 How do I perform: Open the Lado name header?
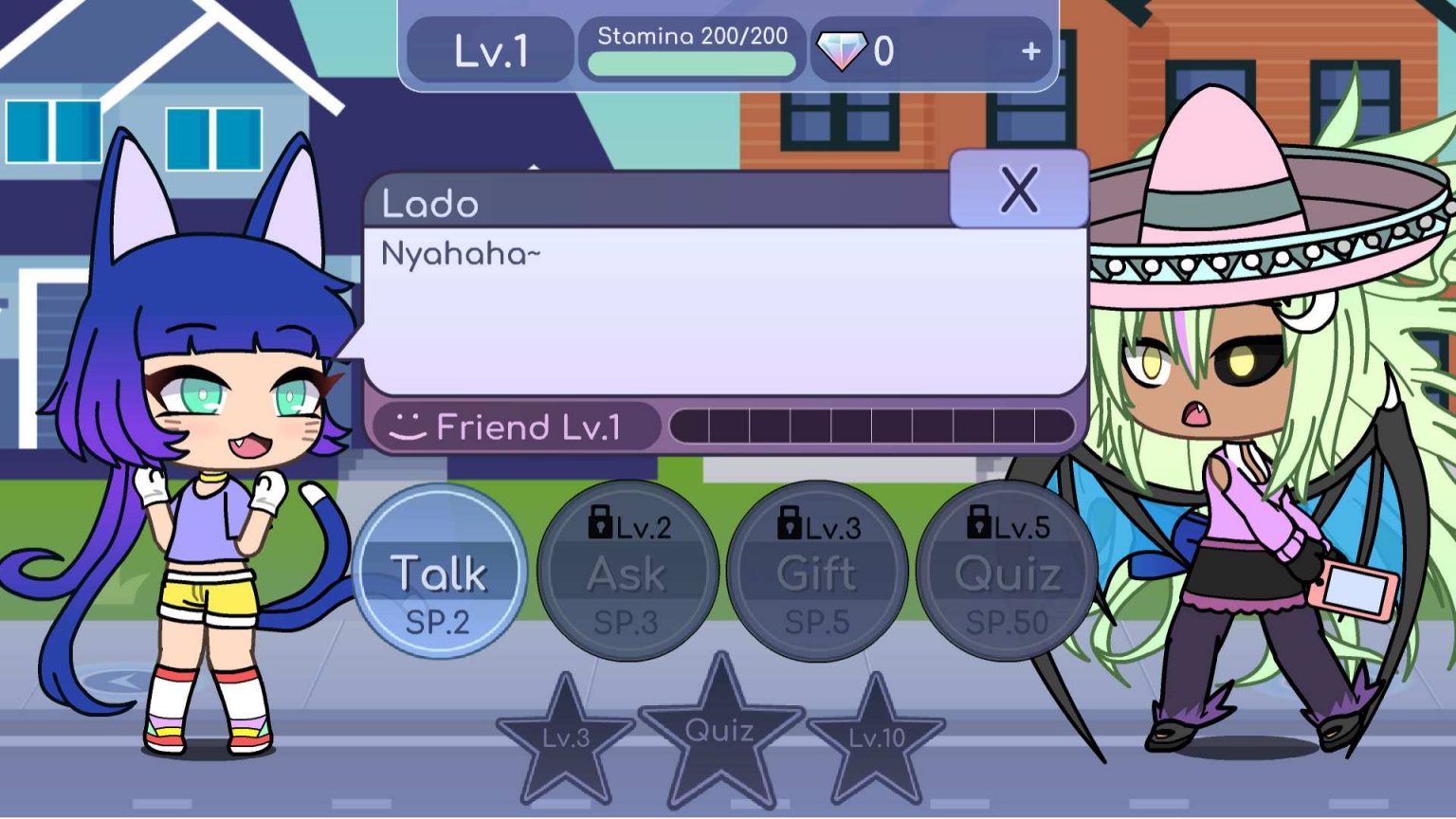431,202
